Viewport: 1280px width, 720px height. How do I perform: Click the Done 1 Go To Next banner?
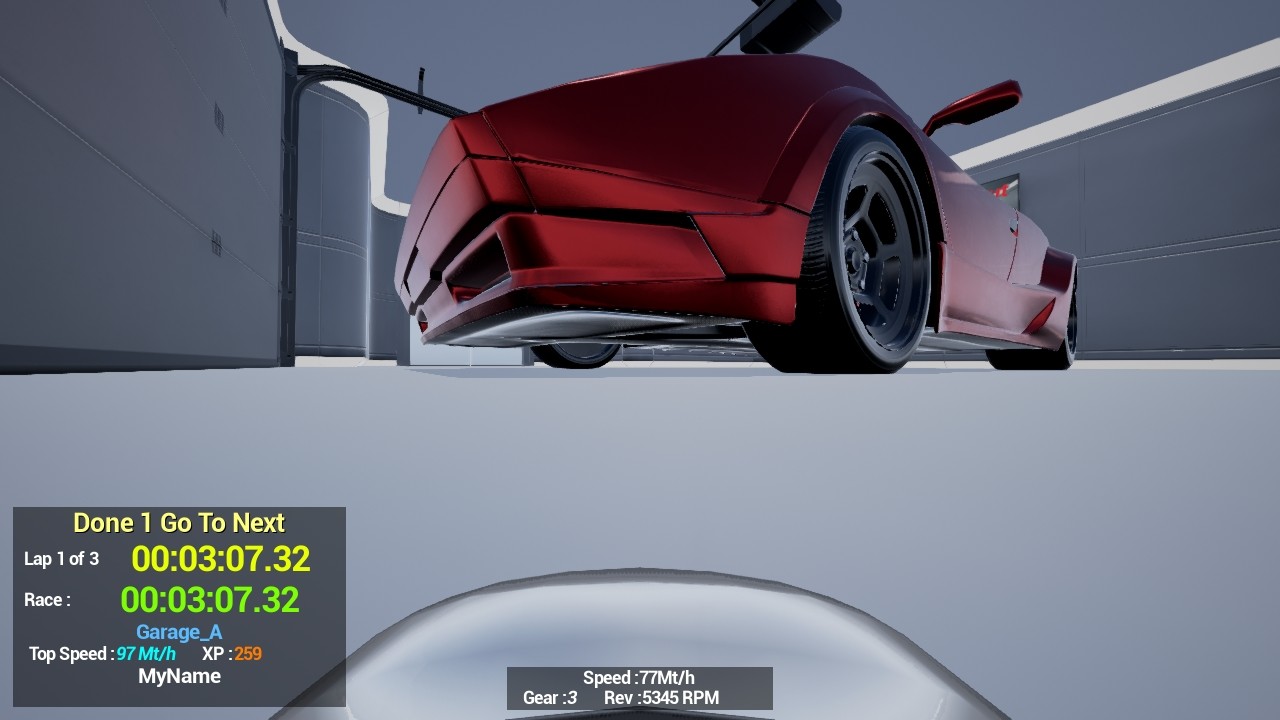click(178, 522)
